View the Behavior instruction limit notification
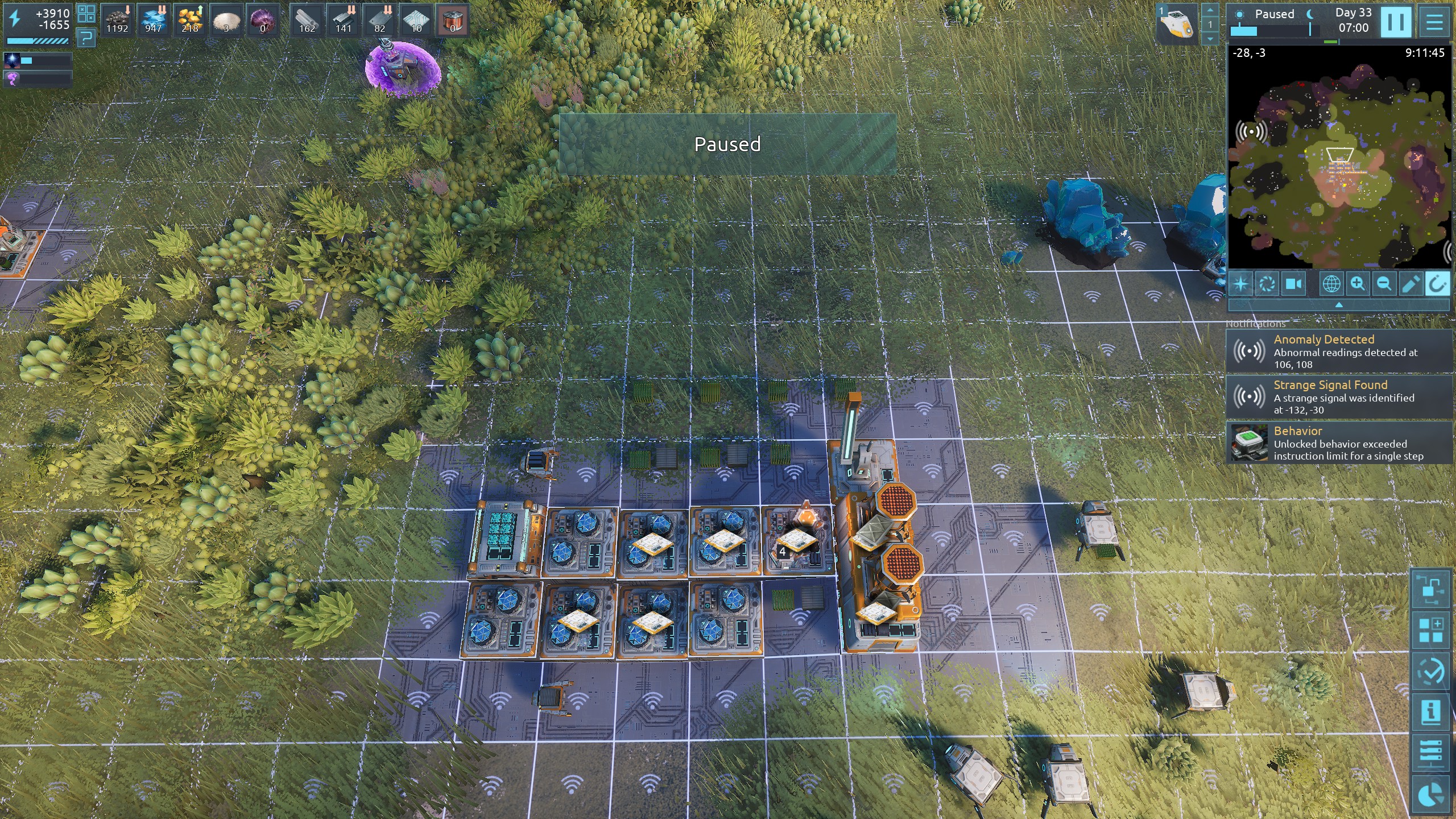This screenshot has height=819, width=1456. pos(1339,443)
